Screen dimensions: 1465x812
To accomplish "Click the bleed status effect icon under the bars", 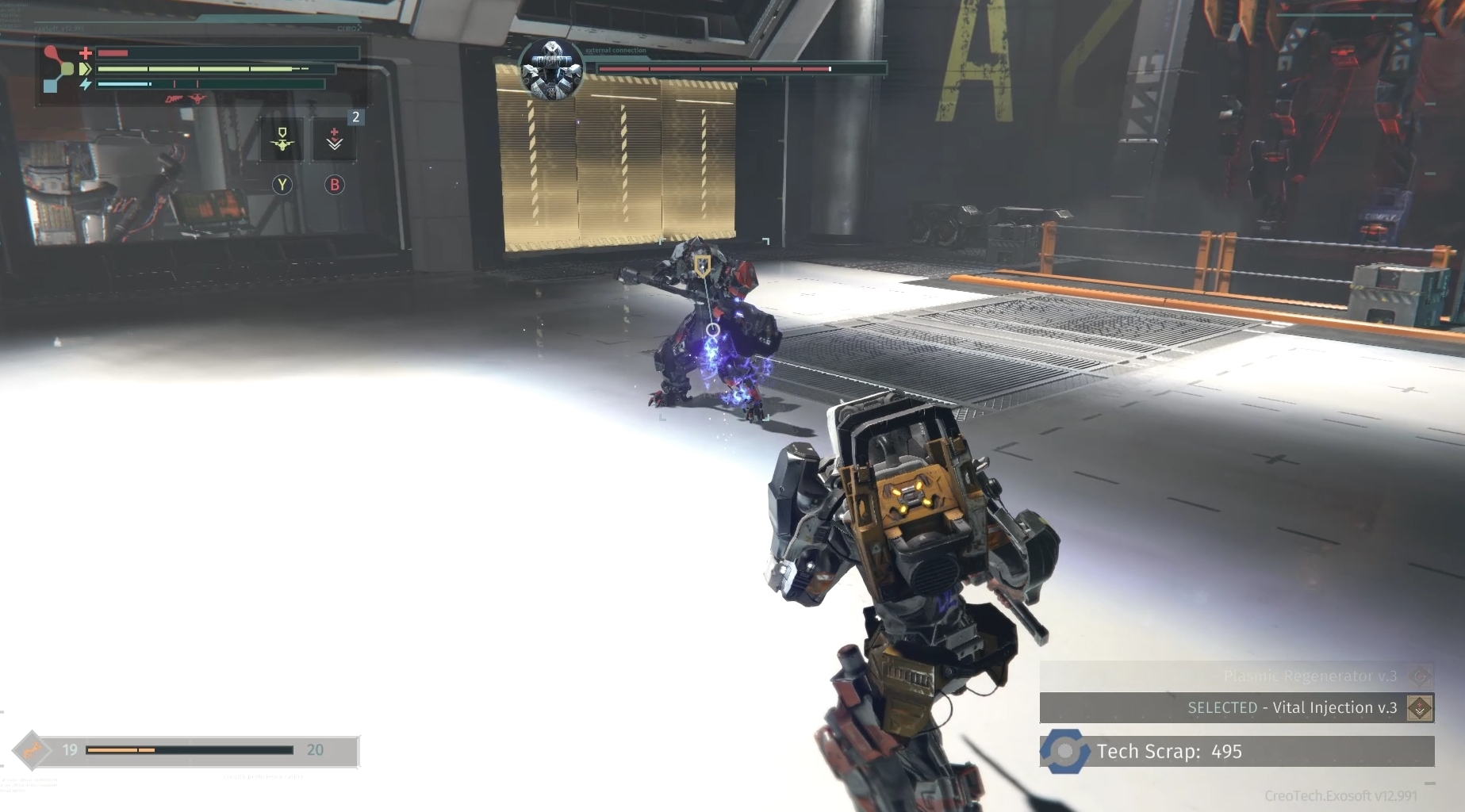I will click(x=174, y=99).
